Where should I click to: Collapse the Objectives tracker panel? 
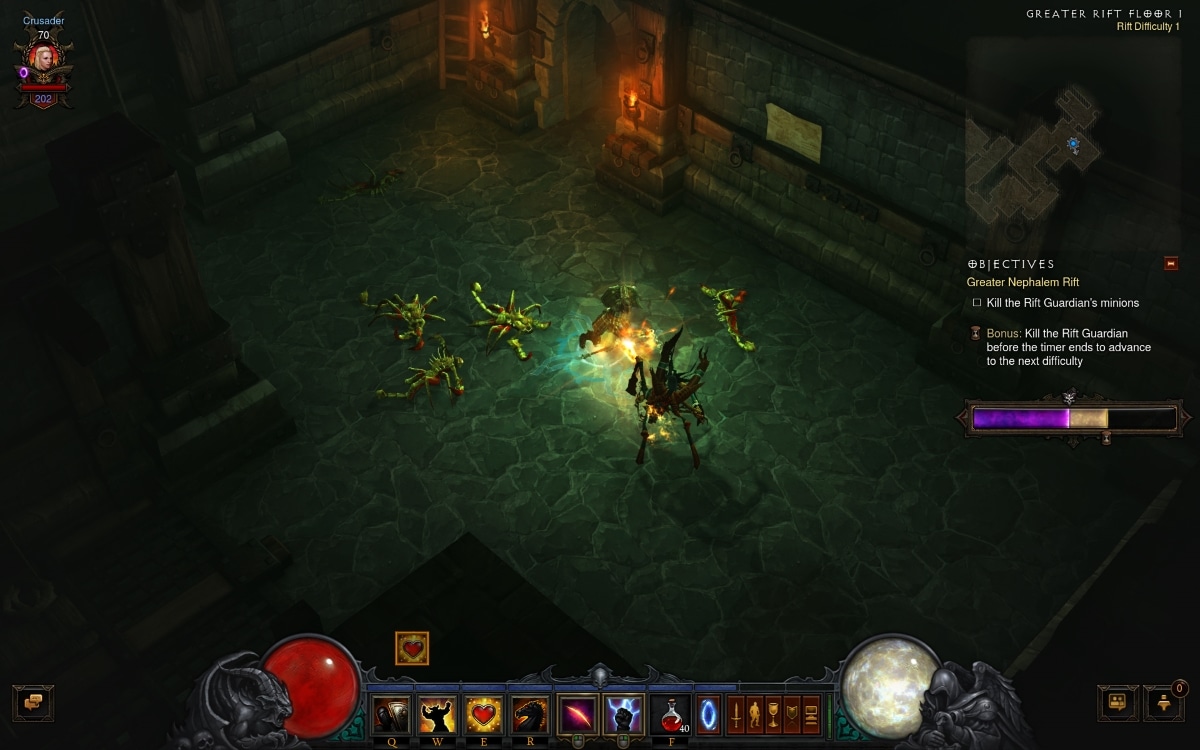(x=1171, y=264)
